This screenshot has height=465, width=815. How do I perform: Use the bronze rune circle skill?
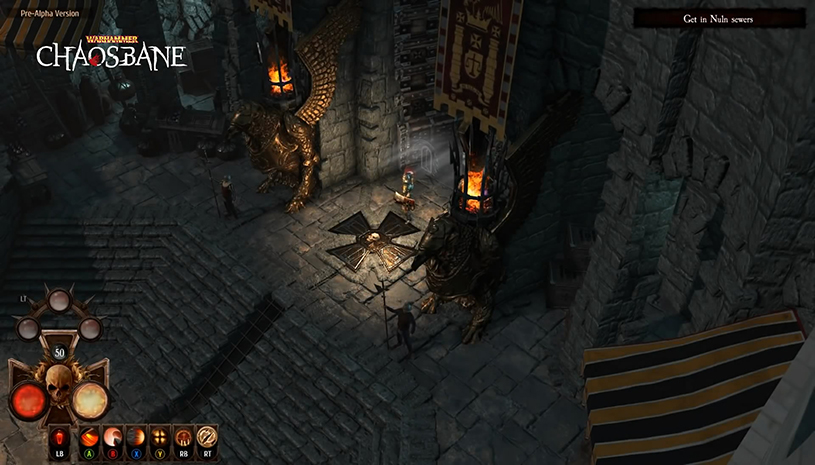point(183,437)
